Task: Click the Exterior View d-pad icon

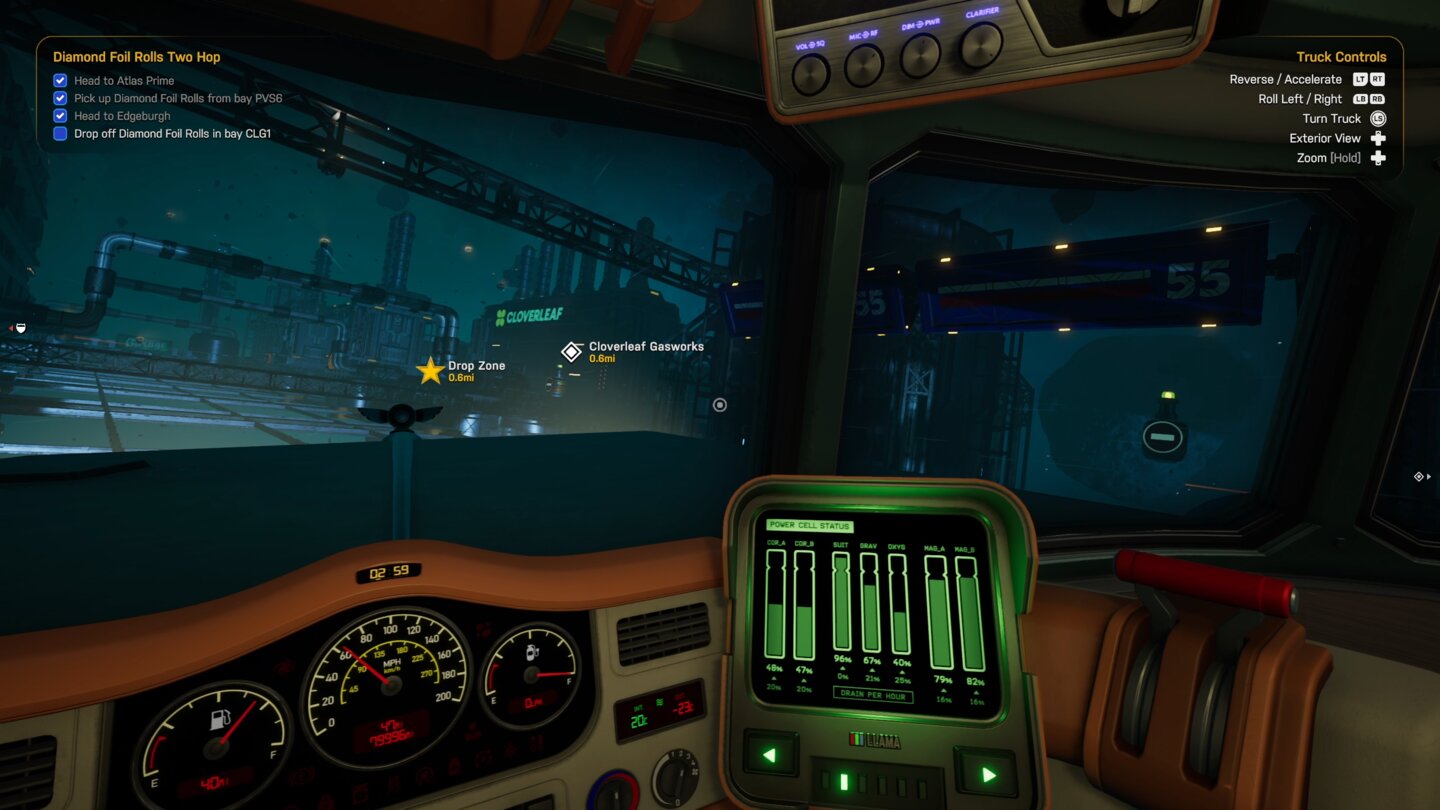Action: (x=1377, y=138)
